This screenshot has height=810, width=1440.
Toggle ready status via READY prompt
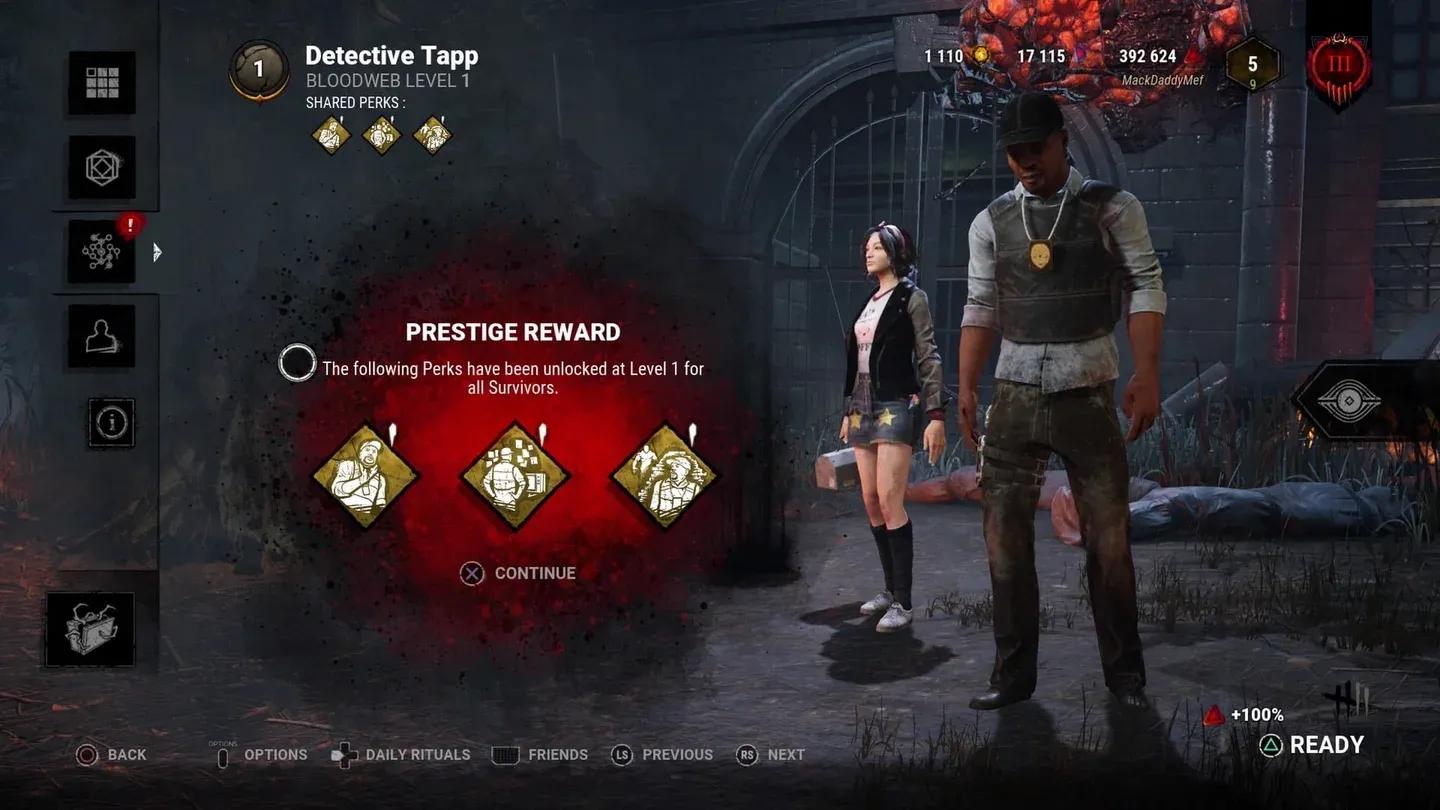click(x=1311, y=744)
